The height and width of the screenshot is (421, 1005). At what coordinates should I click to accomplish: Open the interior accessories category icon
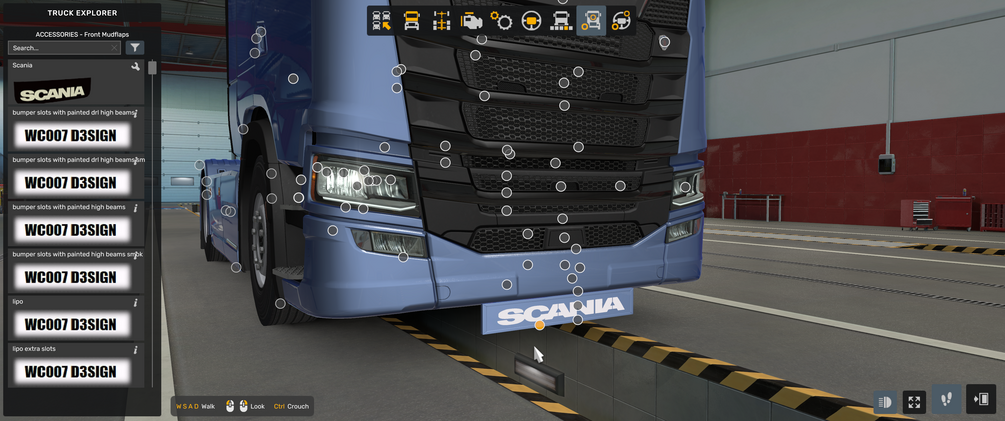point(621,21)
